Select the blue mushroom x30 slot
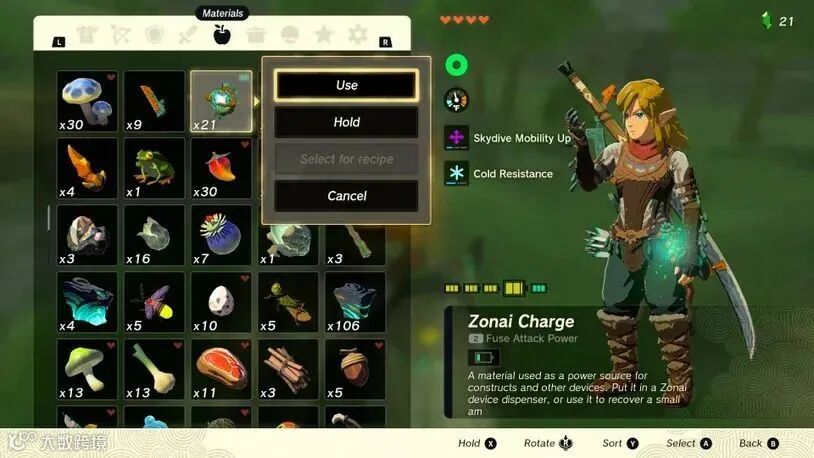 pyautogui.click(x=87, y=101)
